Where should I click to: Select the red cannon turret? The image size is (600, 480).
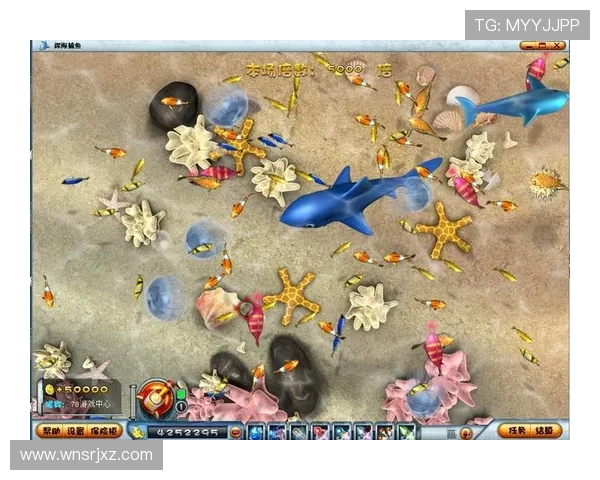157,396
